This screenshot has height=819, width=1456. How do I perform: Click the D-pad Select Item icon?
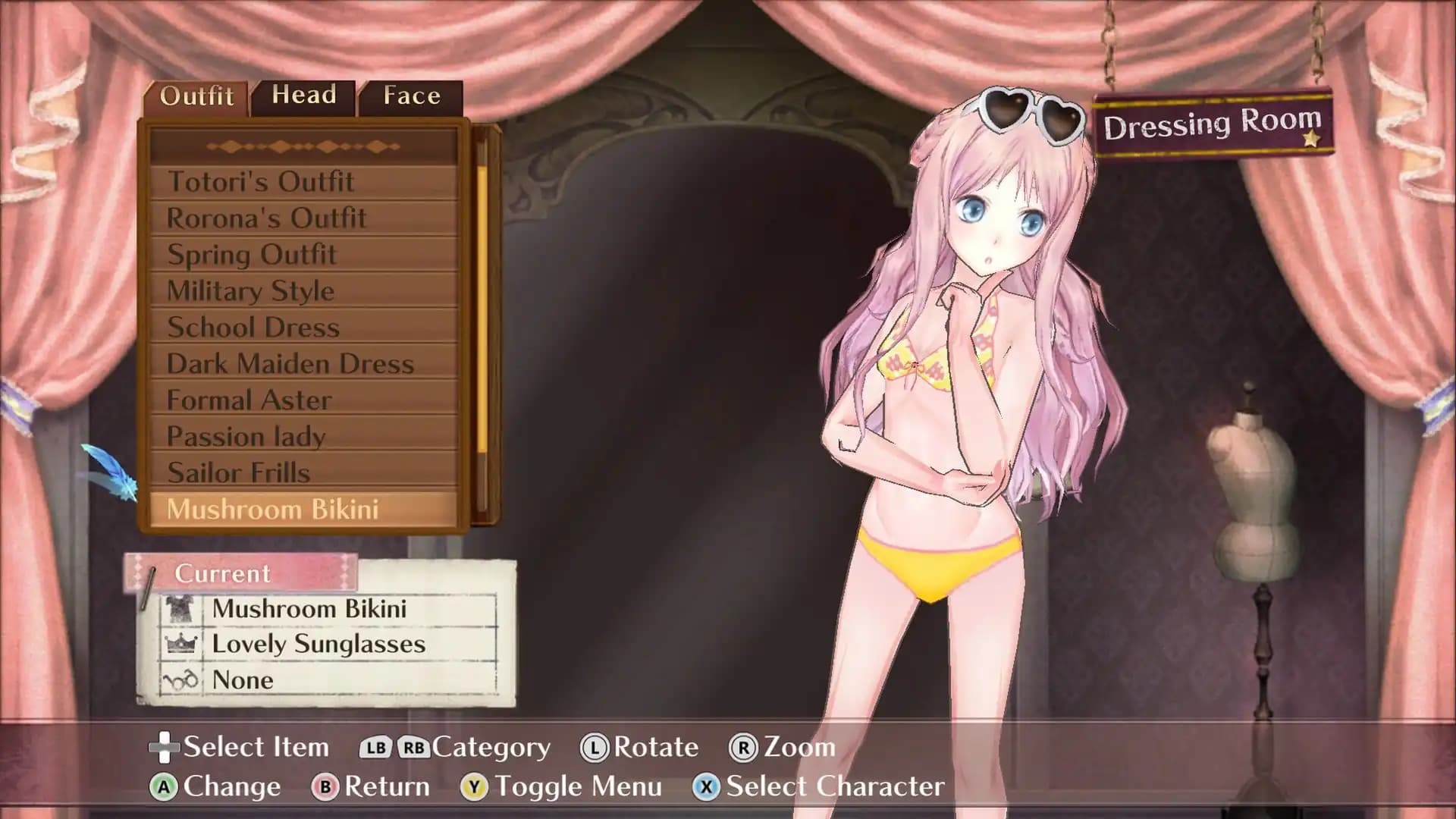162,747
